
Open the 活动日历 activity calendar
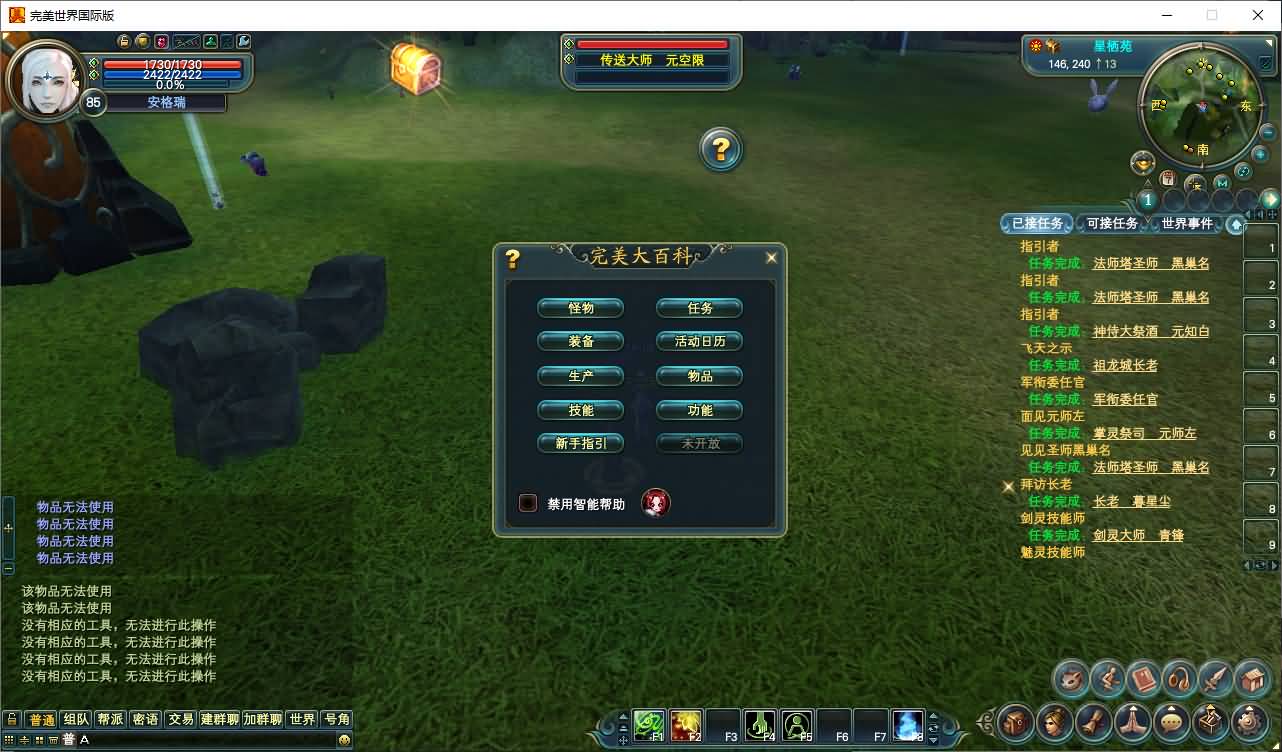point(700,342)
